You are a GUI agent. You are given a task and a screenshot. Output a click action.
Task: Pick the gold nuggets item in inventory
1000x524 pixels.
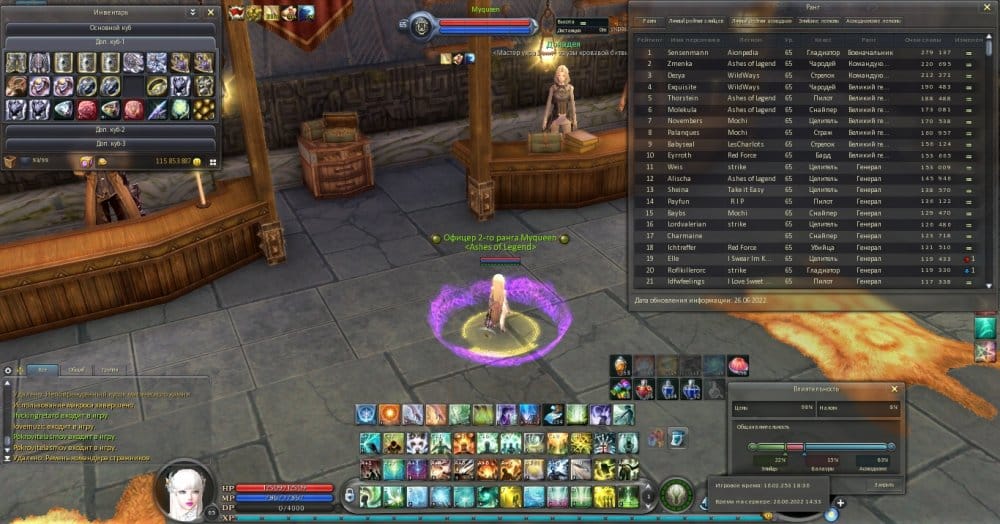point(204,109)
